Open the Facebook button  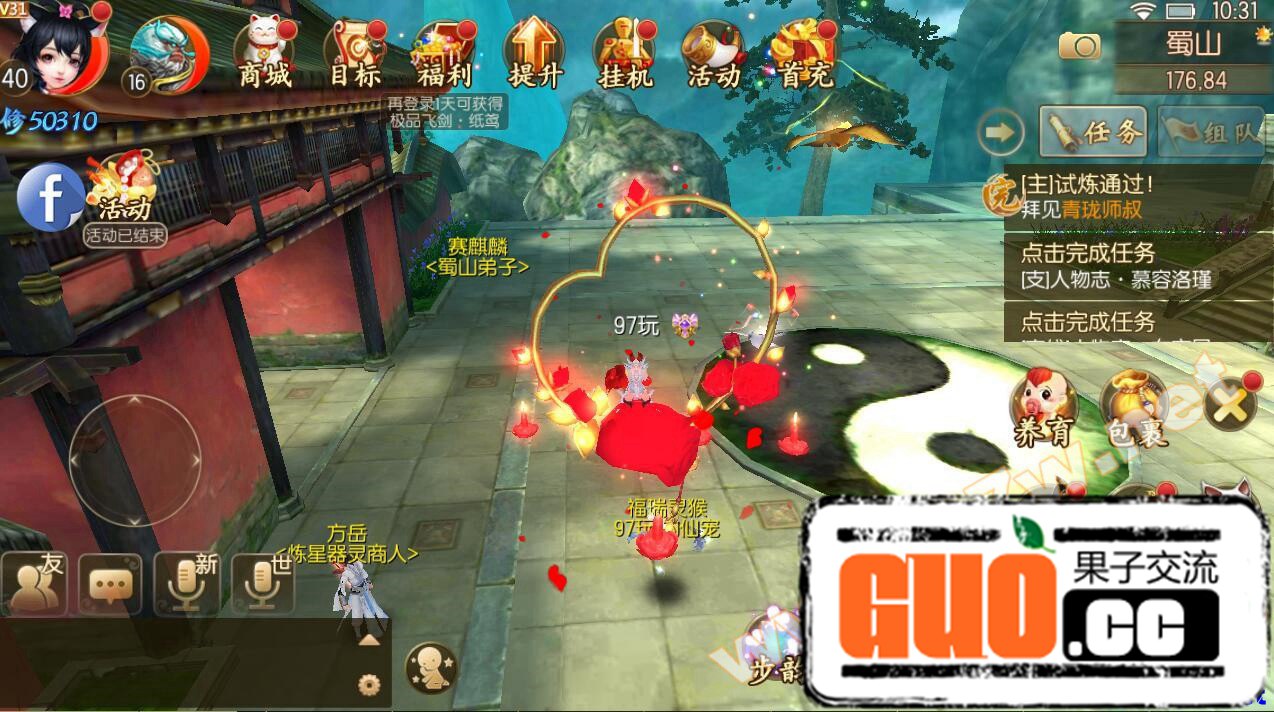point(50,197)
